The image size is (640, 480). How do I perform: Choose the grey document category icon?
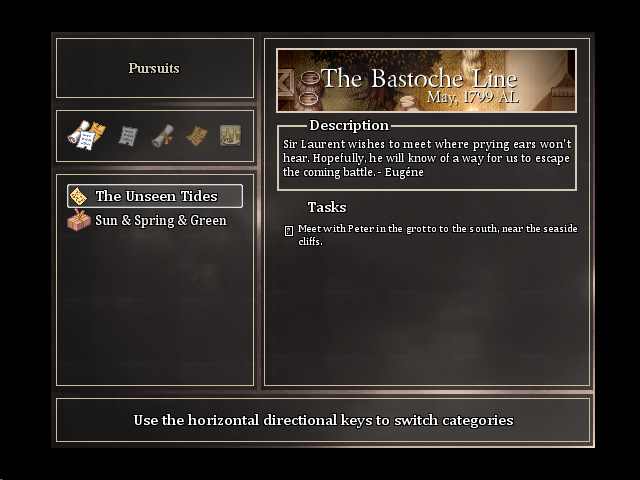tap(128, 135)
